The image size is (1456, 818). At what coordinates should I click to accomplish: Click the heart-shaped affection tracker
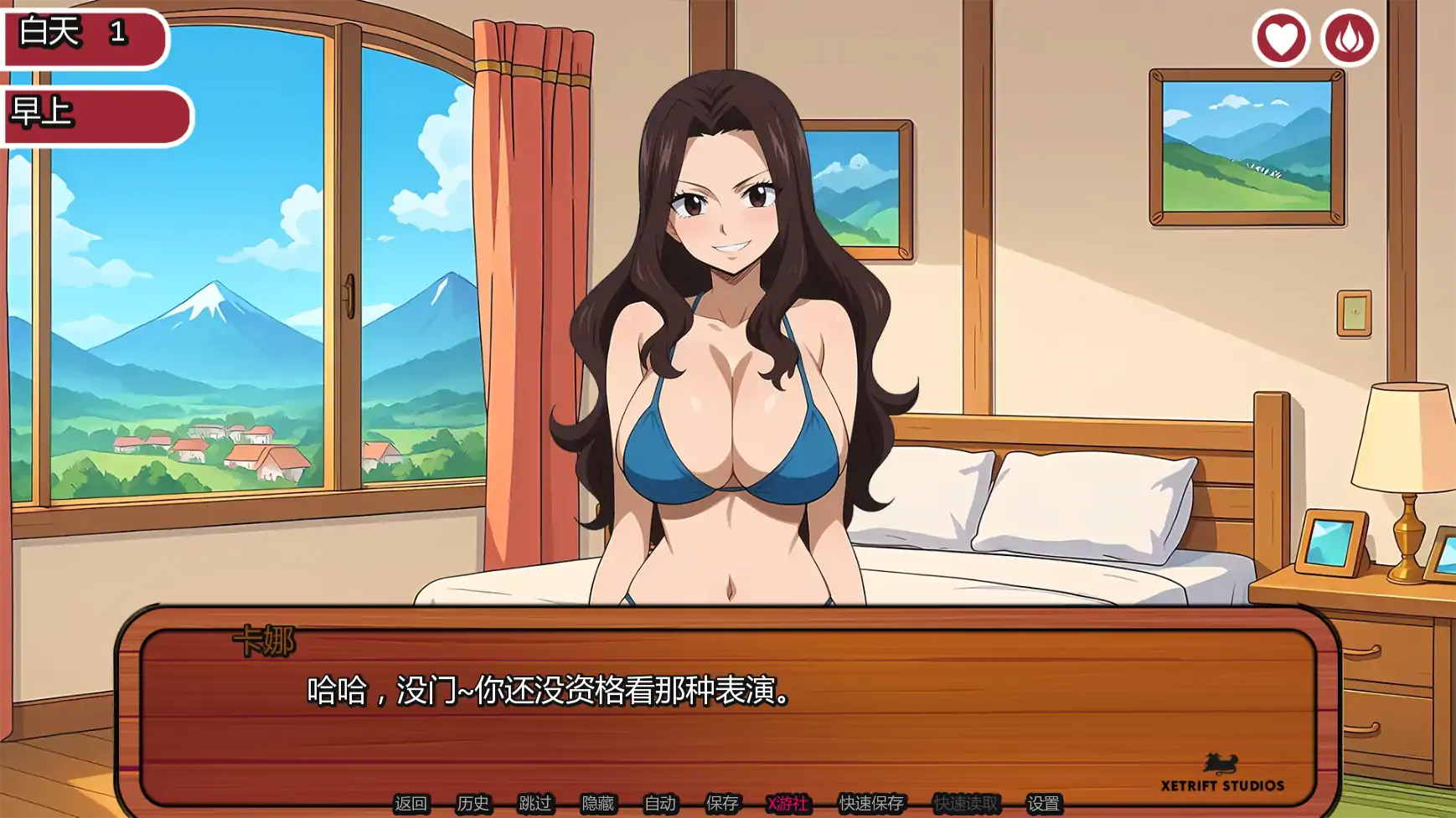pyautogui.click(x=1282, y=39)
